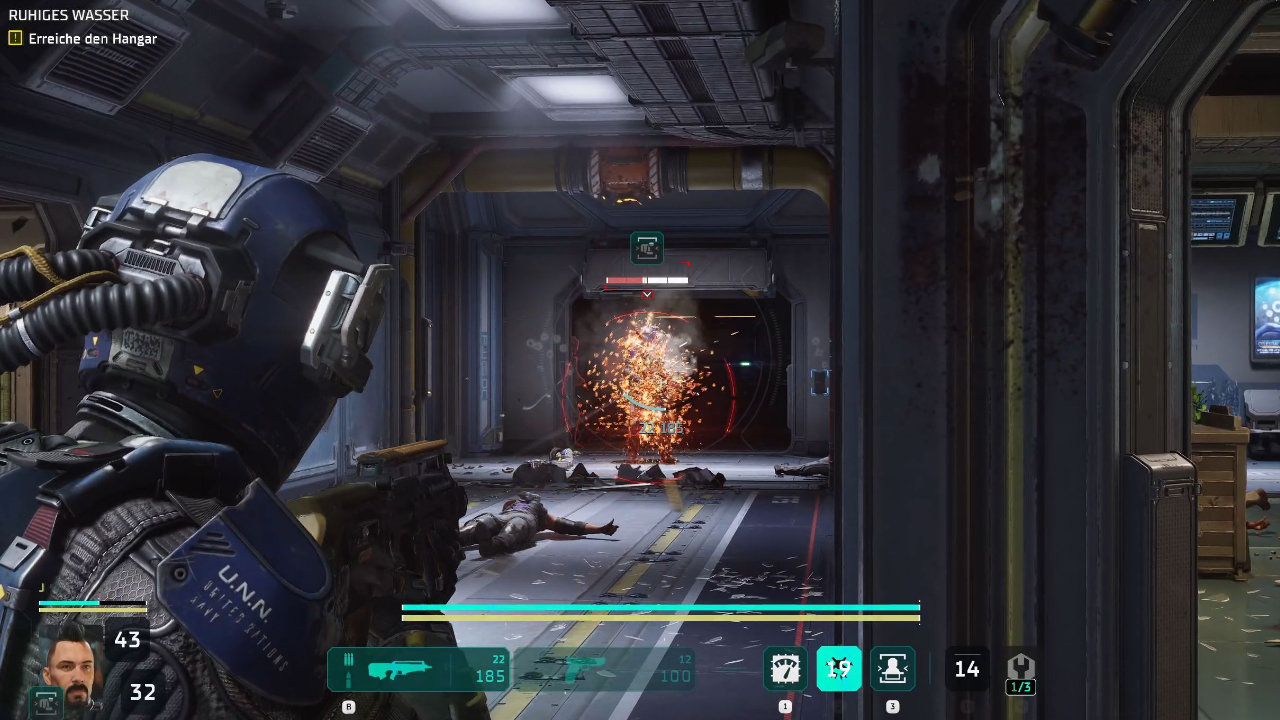The width and height of the screenshot is (1280, 720).
Task: Click the highlighted ability on cooldown
Action: click(x=839, y=669)
